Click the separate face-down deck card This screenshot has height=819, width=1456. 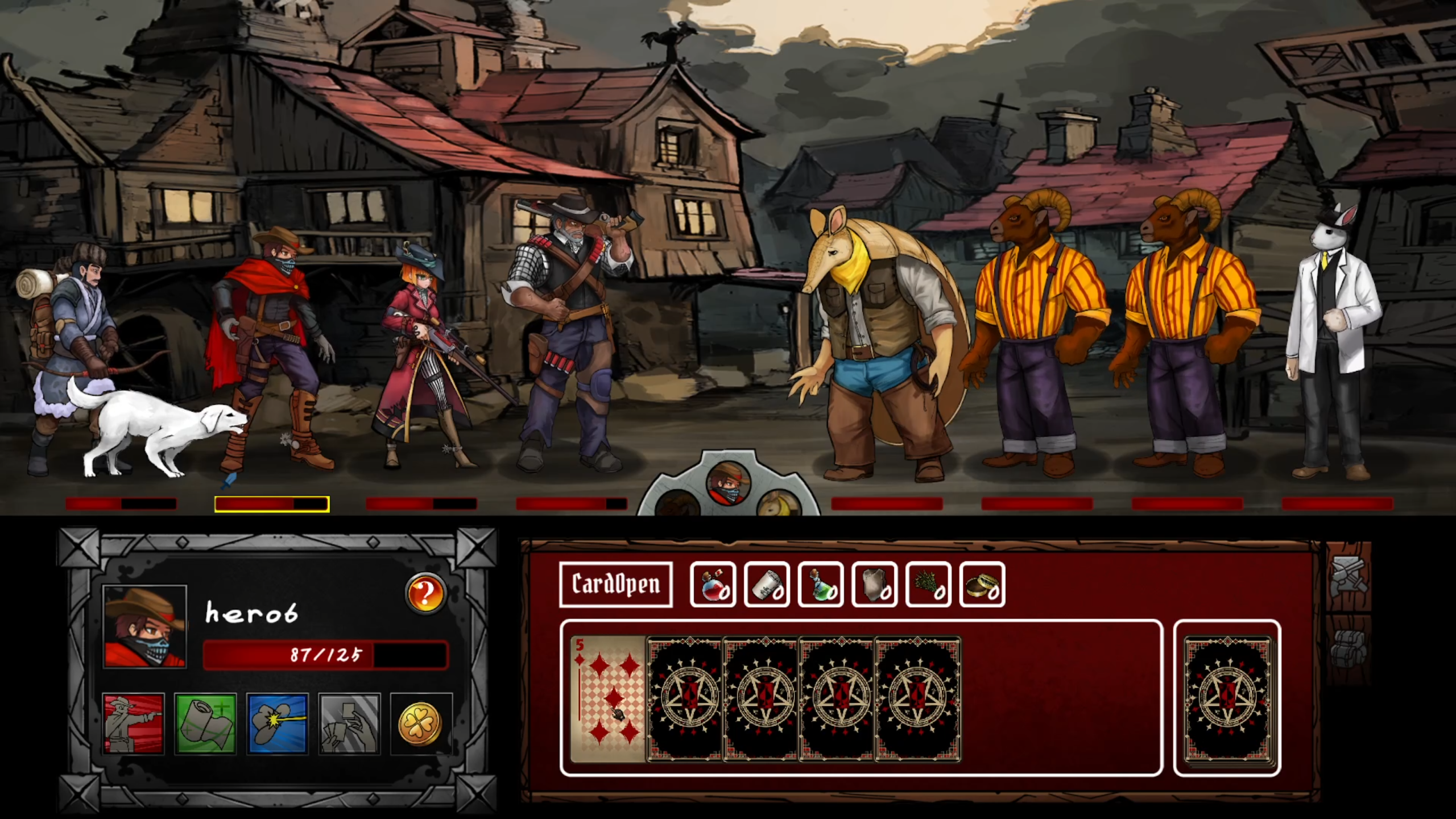point(1227,698)
